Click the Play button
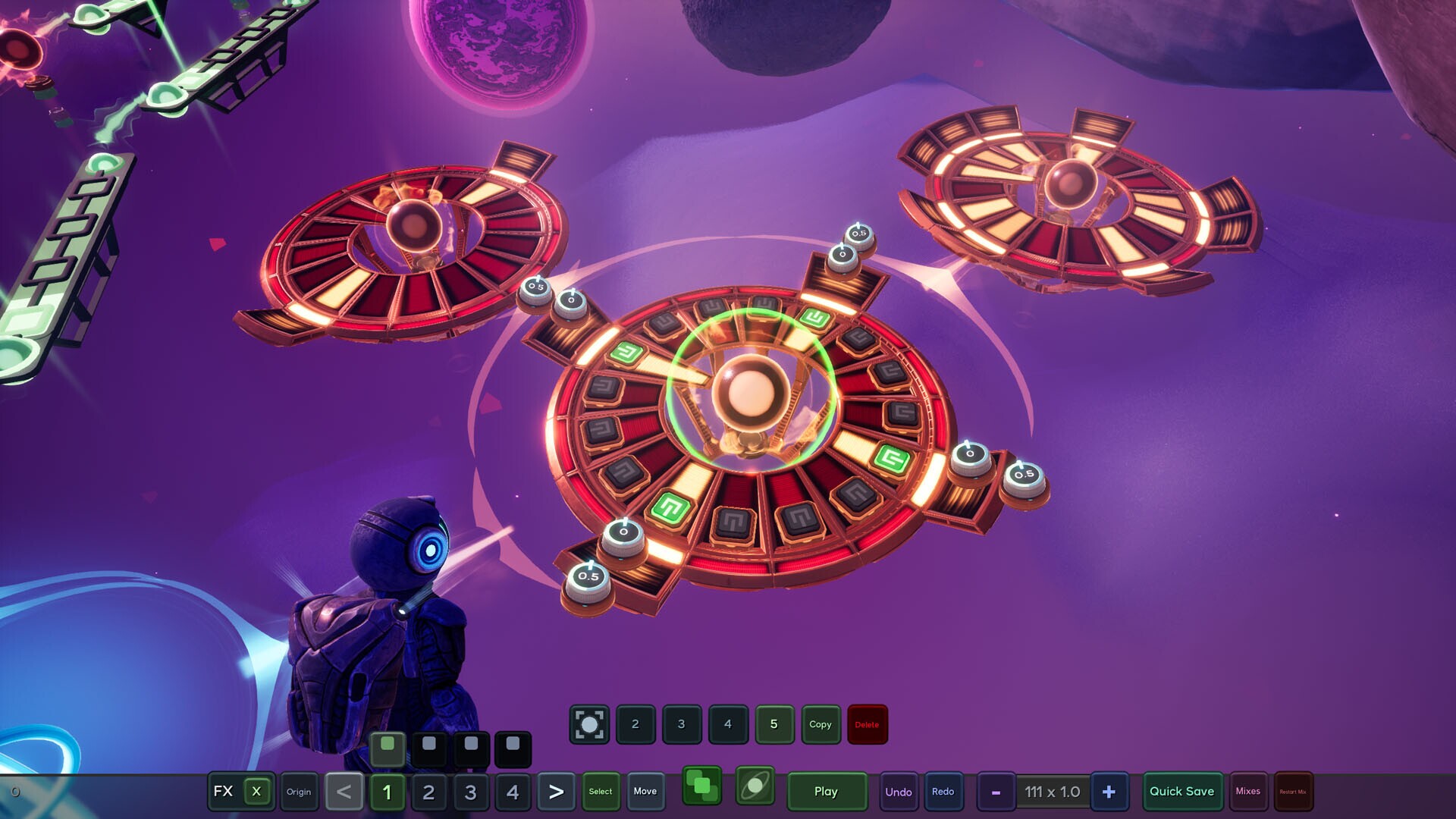1456x819 pixels. [826, 792]
